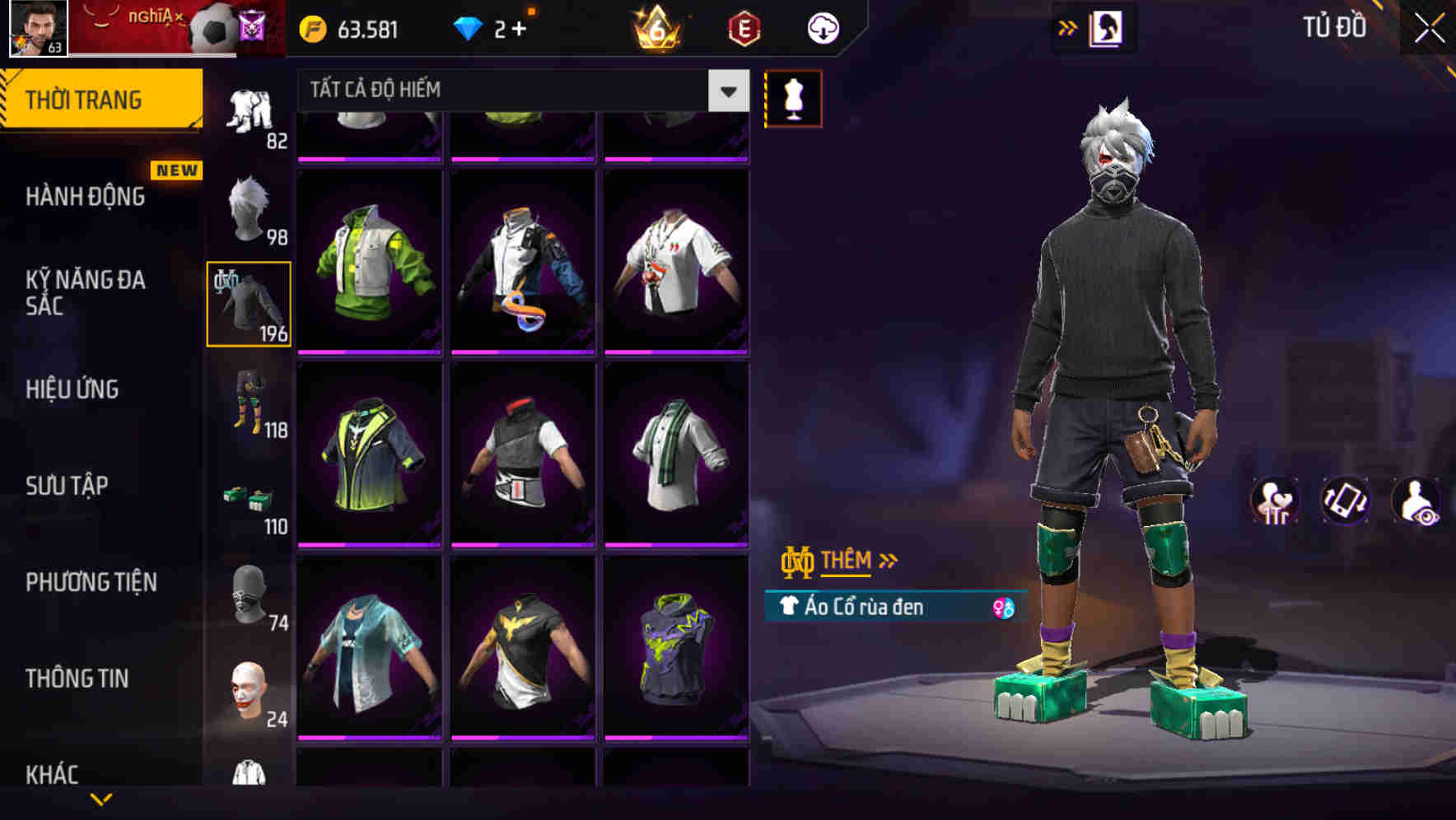Click the mannequin preview icon beside rarity filter
The height and width of the screenshot is (820, 1456).
pyautogui.click(x=793, y=98)
